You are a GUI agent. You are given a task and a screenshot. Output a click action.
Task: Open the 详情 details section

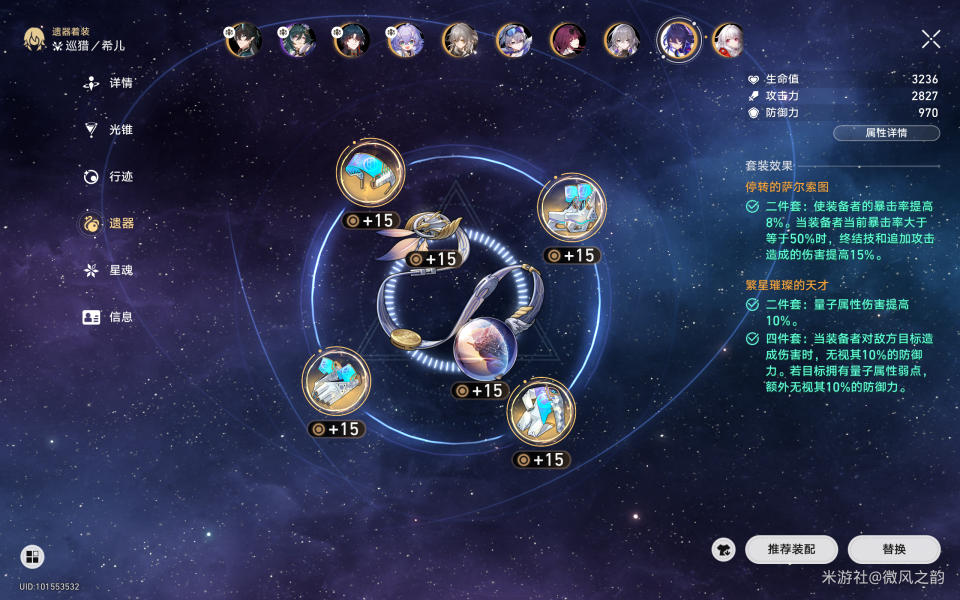tap(109, 83)
